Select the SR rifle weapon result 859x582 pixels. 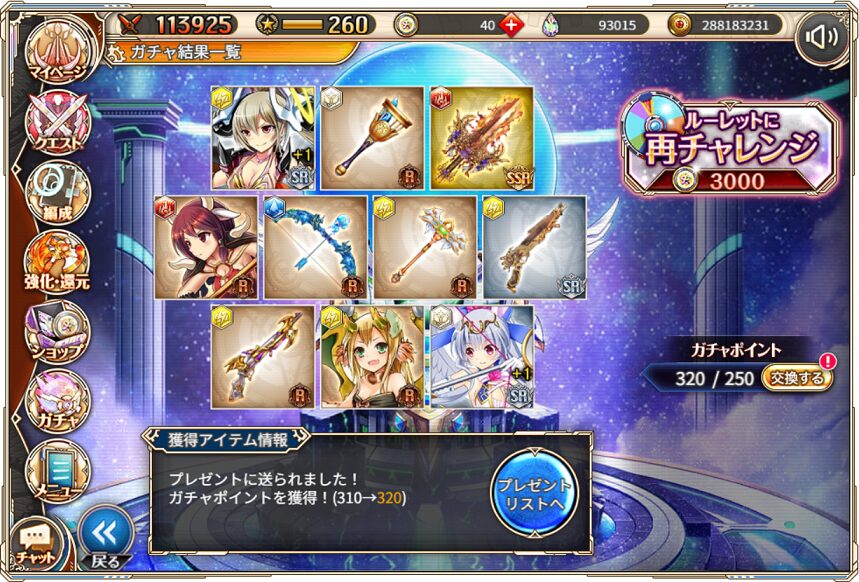point(534,247)
